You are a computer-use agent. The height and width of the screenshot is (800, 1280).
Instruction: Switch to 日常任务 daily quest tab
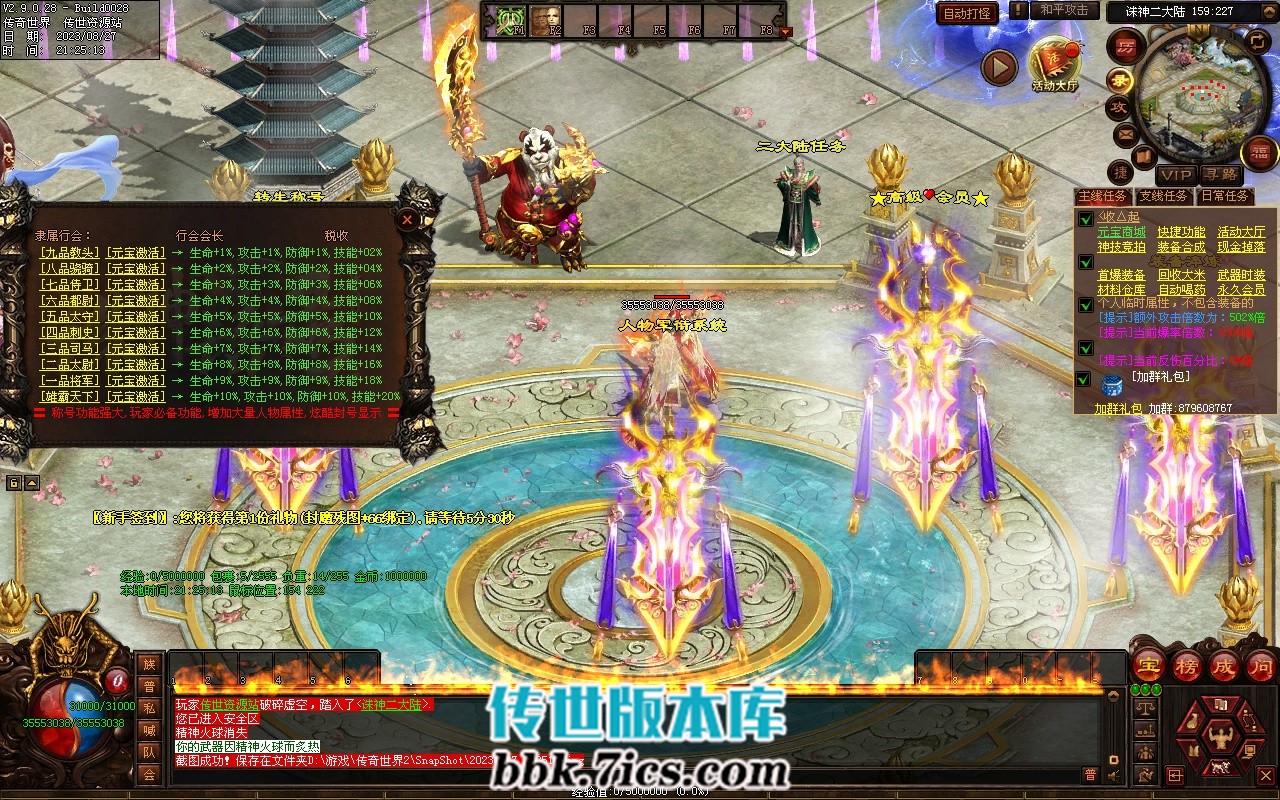coord(1225,196)
